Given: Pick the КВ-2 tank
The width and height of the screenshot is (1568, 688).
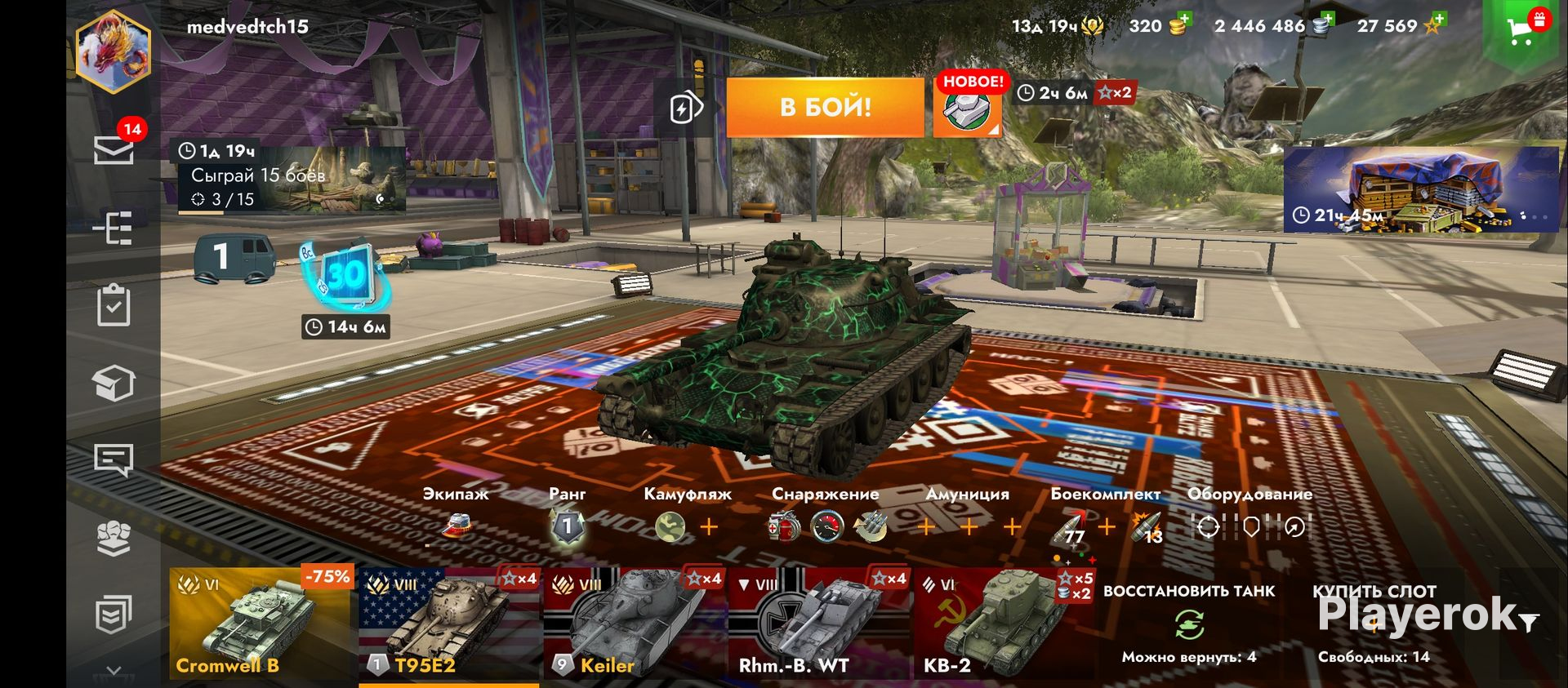Looking at the screenshot, I should pyautogui.click(x=1004, y=624).
